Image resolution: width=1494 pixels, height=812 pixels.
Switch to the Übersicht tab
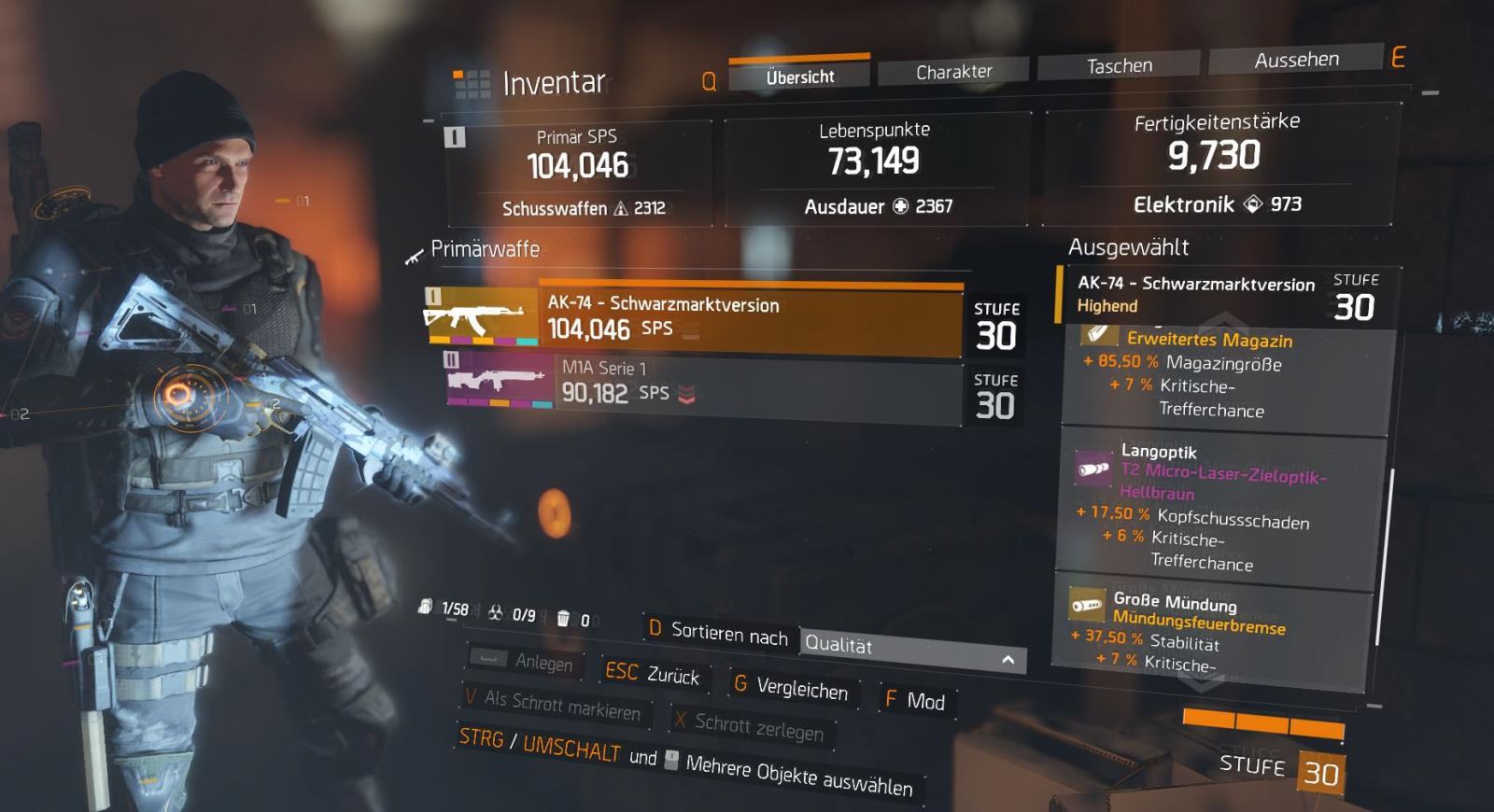799,77
